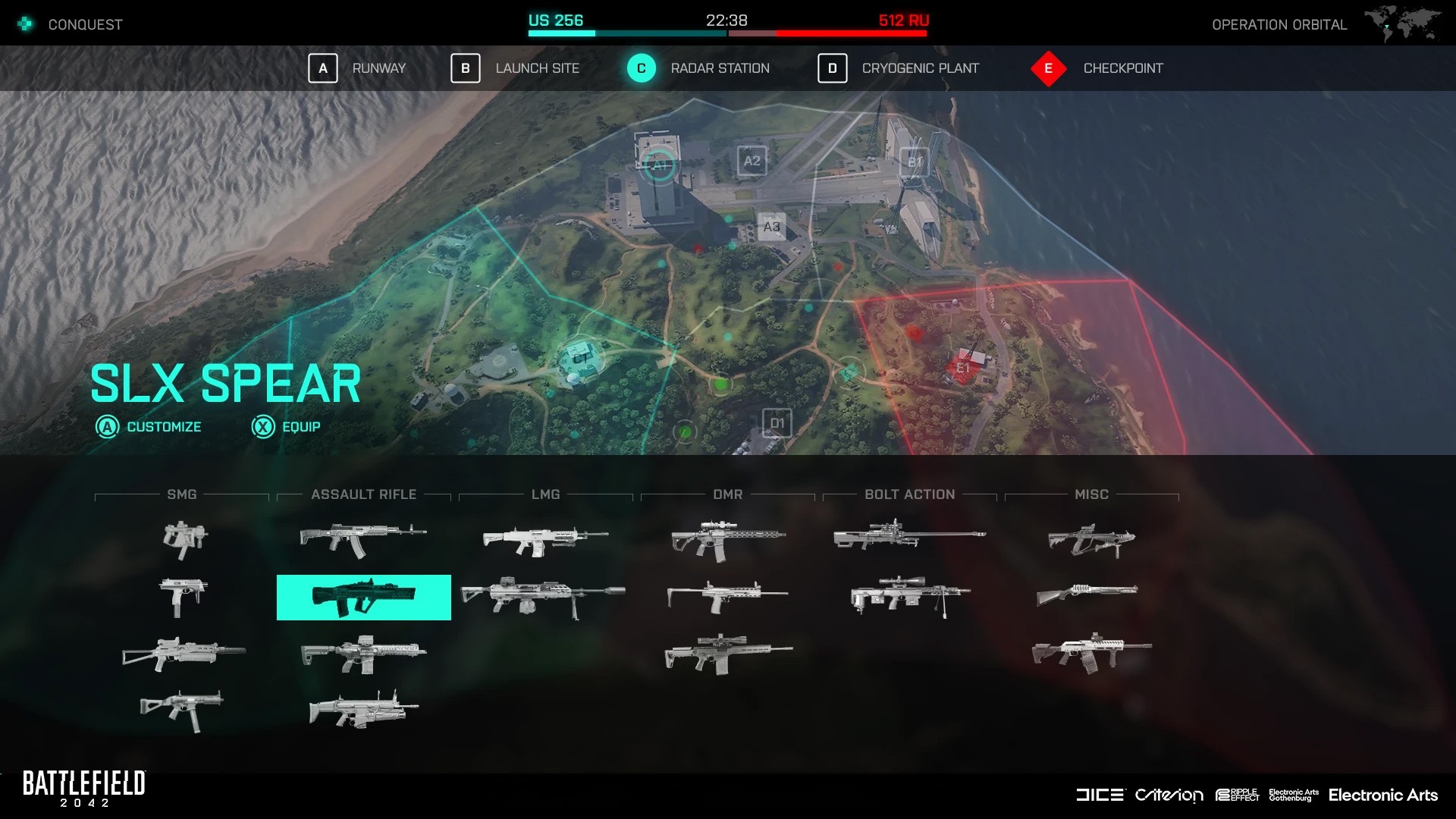Pick the suppressed SMG with folding stock
This screenshot has width=1456, height=819.
(x=184, y=653)
